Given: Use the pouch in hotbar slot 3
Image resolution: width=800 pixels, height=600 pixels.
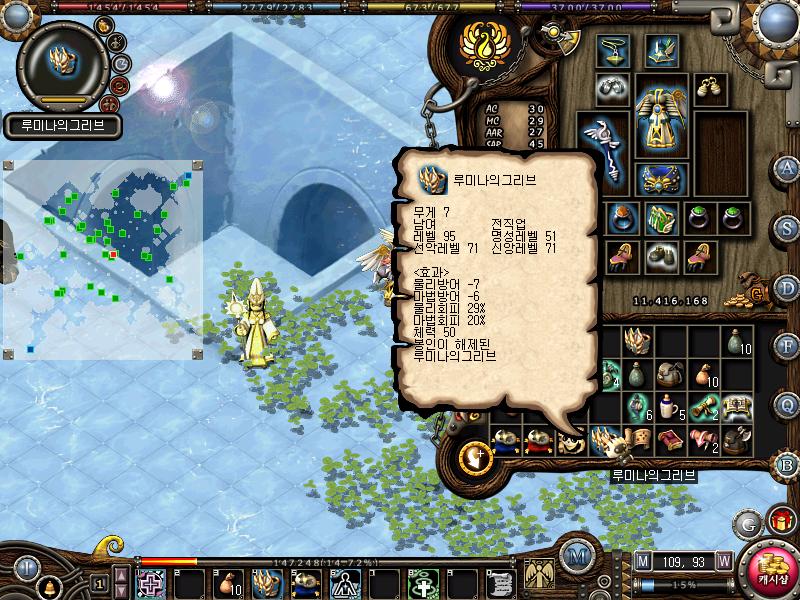Looking at the screenshot, I should coord(227,581).
